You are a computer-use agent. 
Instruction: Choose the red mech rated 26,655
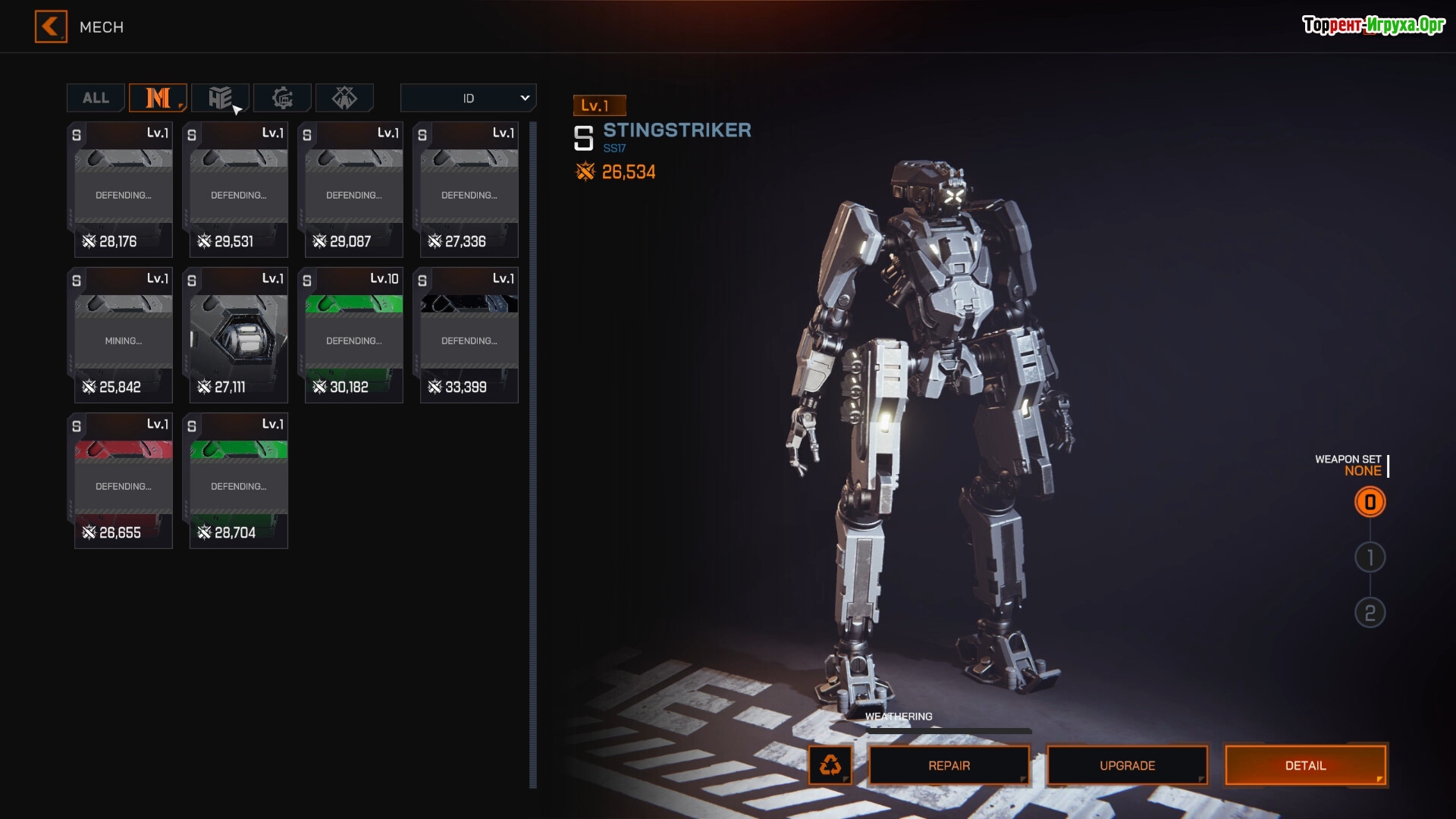click(x=123, y=481)
